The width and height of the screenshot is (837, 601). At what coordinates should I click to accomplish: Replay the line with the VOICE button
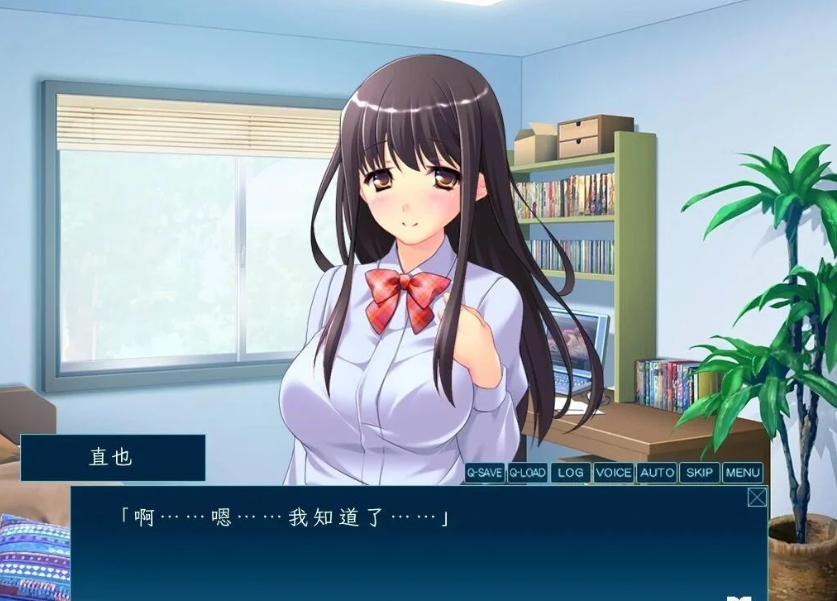(x=613, y=473)
